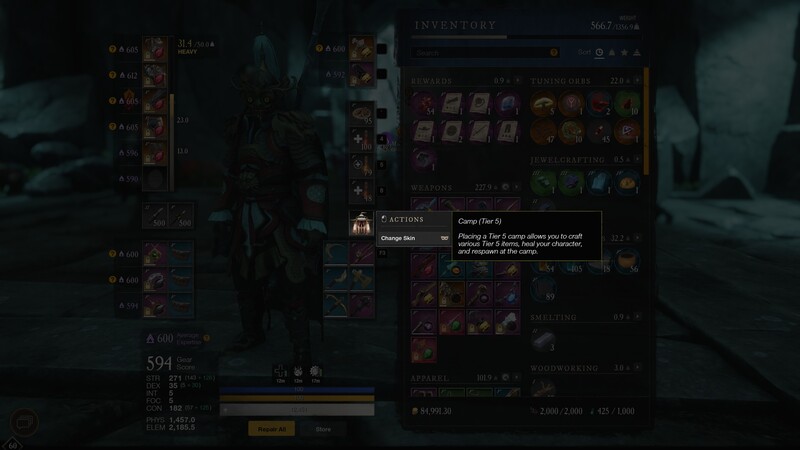This screenshot has width=800, height=450.
Task: Click the Repair All button
Action: click(271, 428)
